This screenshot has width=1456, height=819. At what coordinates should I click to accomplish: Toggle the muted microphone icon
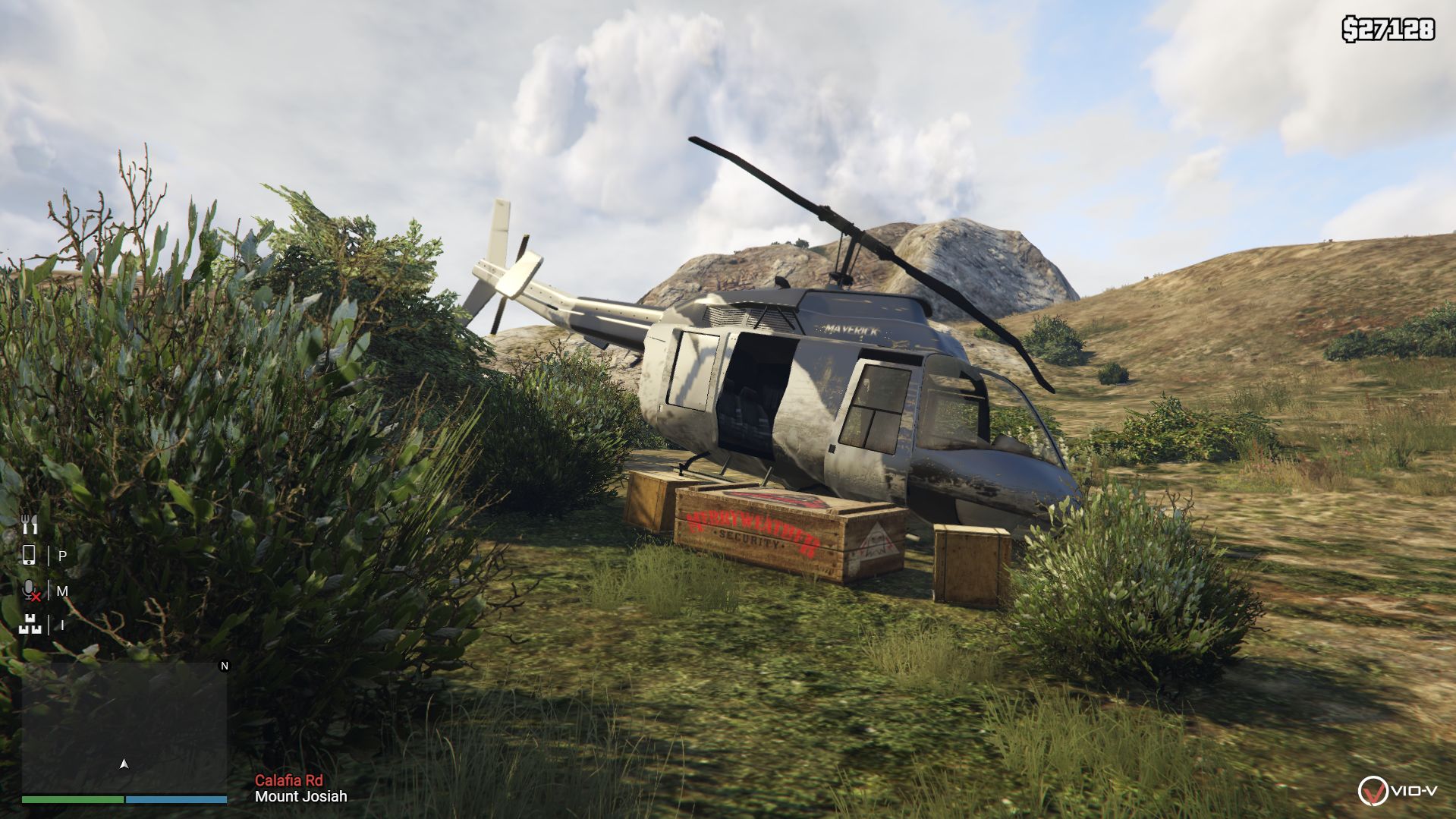coord(30,591)
